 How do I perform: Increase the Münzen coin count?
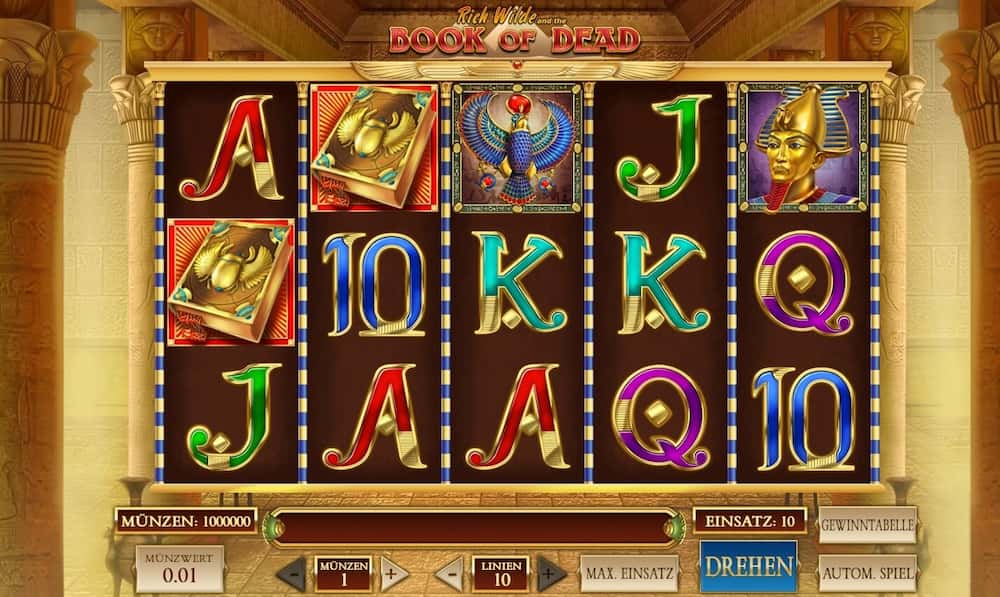393,574
